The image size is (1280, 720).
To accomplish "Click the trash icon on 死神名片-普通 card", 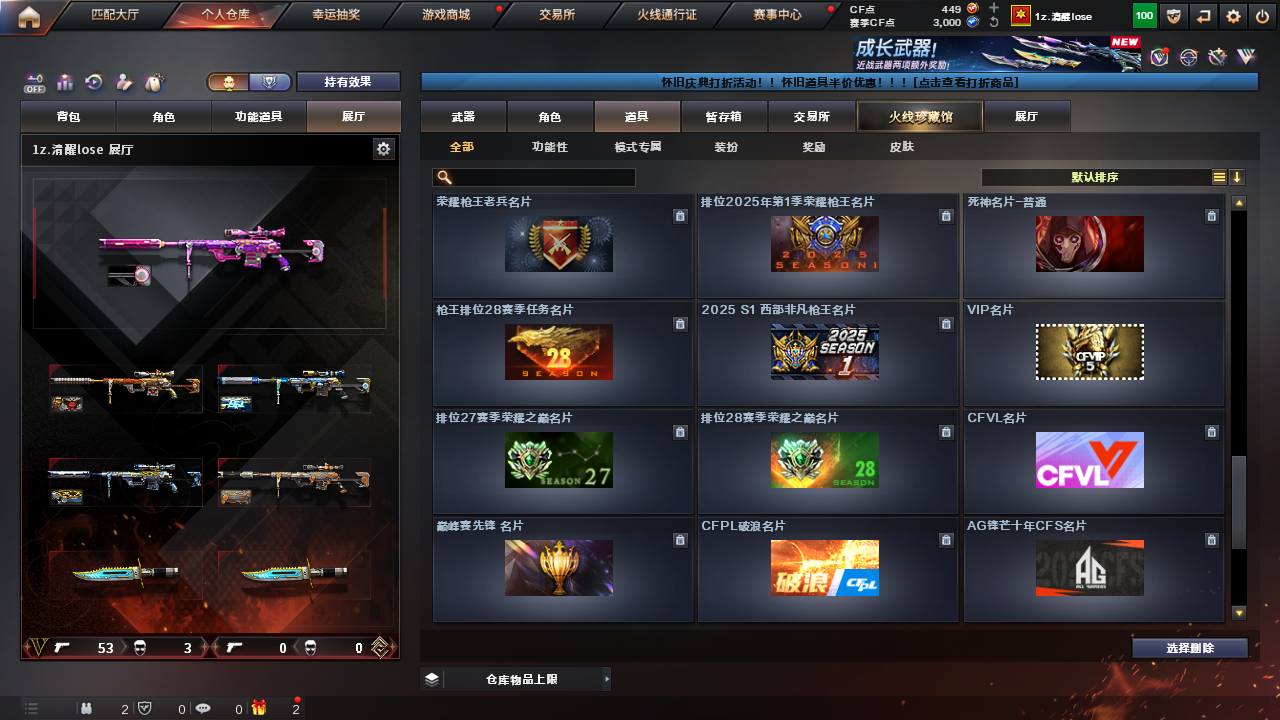I will coord(1211,215).
